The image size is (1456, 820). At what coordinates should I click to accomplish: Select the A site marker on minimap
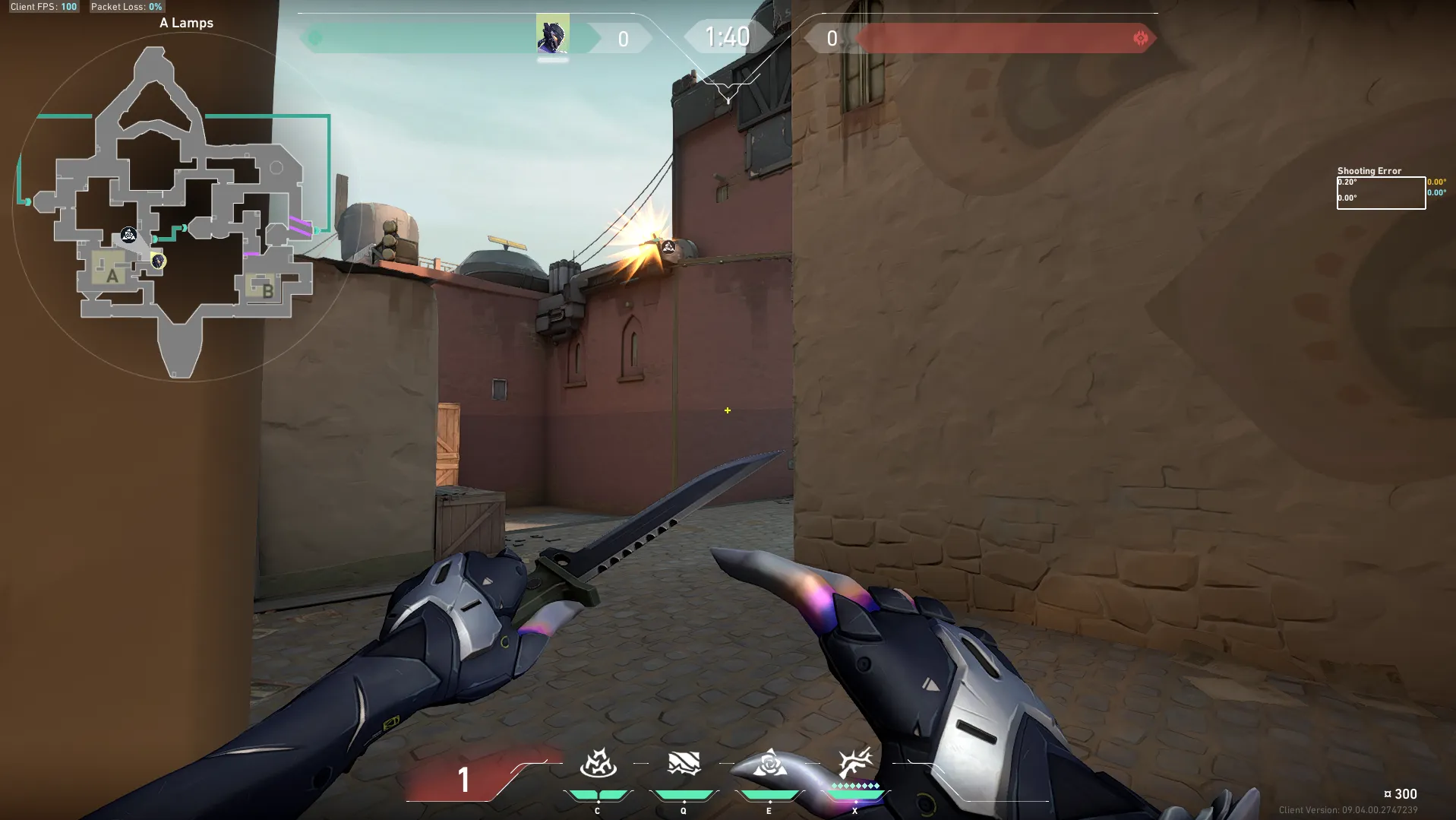111,274
